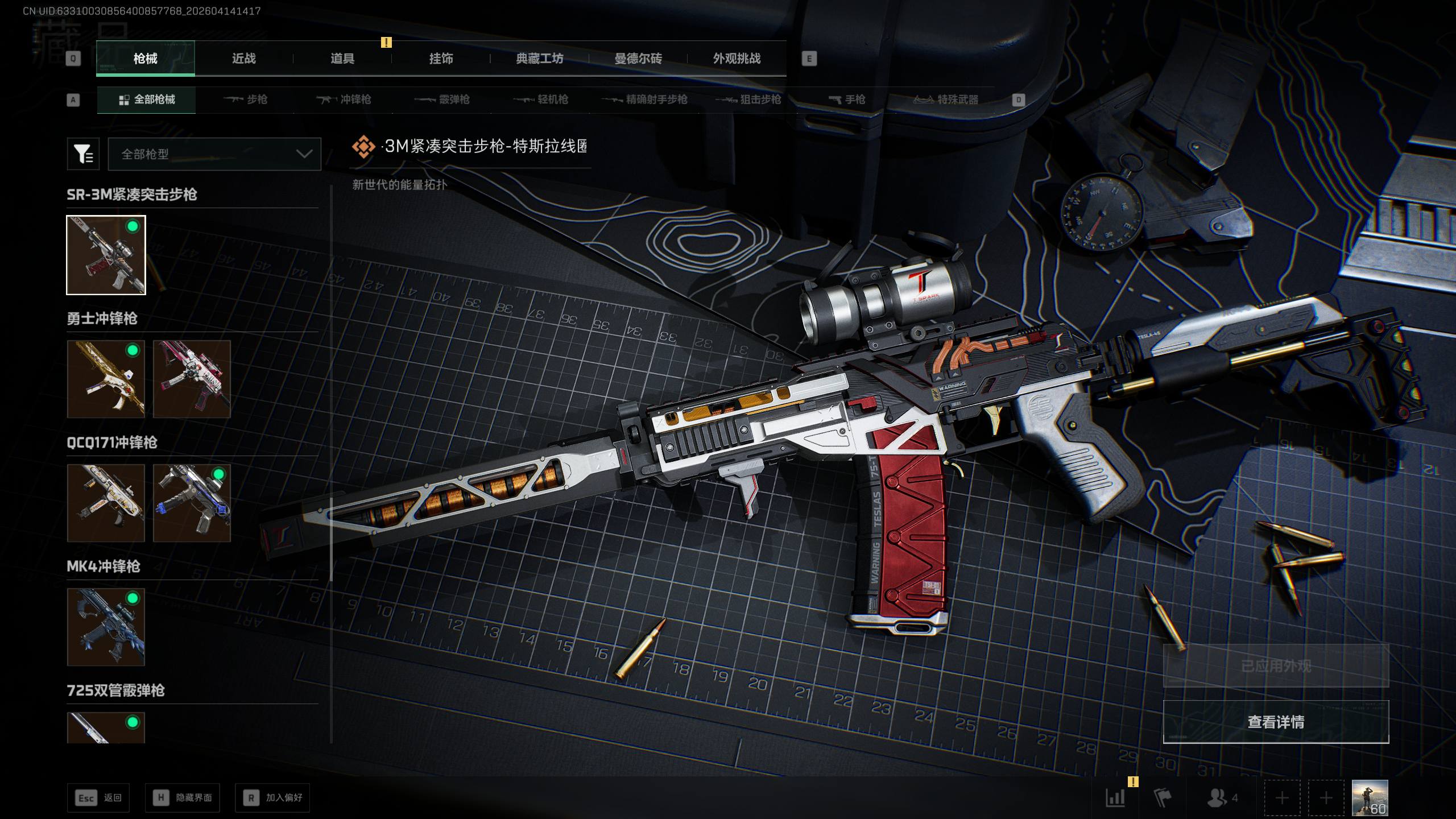Click the filter funnel icon button
Image resolution: width=1456 pixels, height=819 pixels.
(83, 154)
